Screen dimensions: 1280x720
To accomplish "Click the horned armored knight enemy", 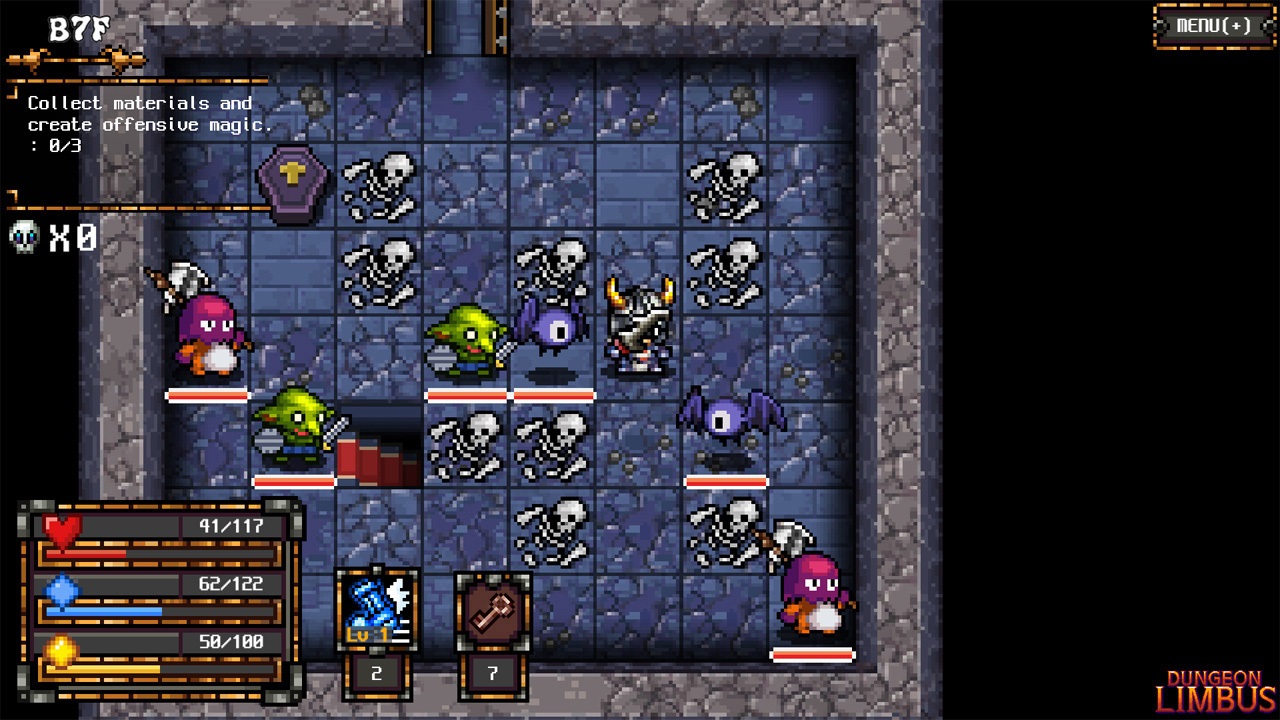I will [641, 322].
